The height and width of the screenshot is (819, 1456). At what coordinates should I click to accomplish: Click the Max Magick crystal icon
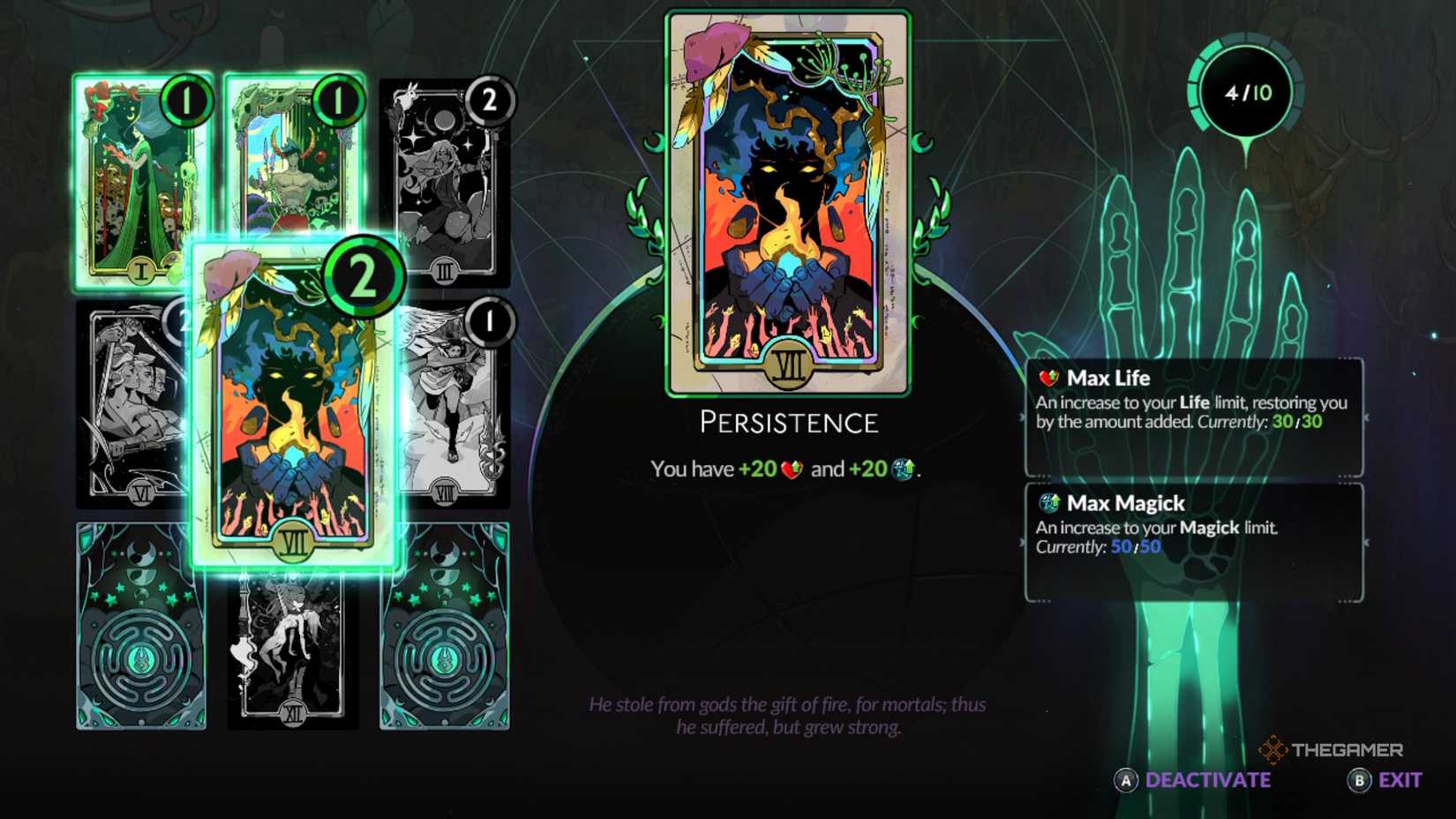(1049, 503)
